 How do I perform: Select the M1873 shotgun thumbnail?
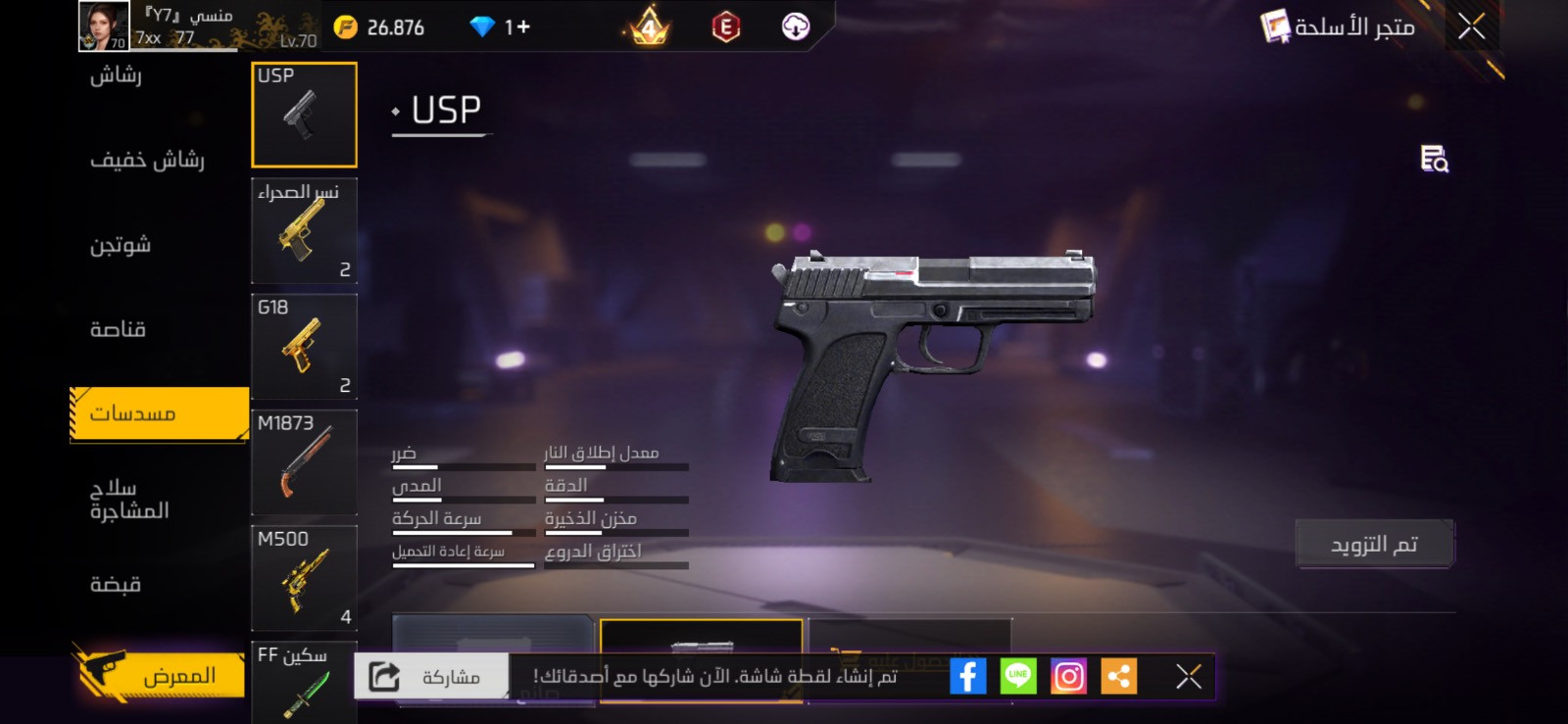(304, 462)
